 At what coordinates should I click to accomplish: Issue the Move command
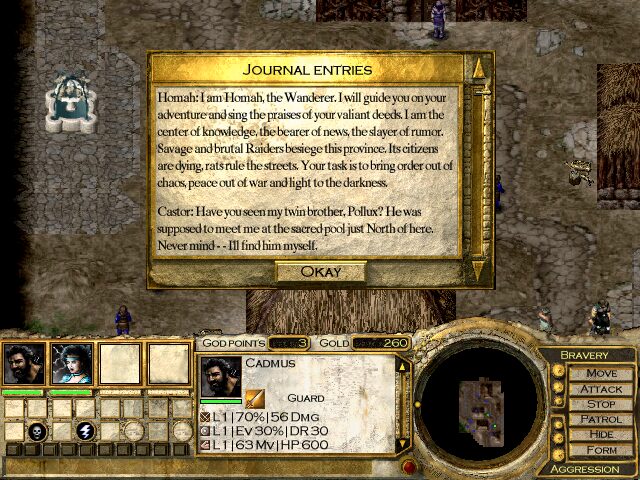[x=601, y=373]
